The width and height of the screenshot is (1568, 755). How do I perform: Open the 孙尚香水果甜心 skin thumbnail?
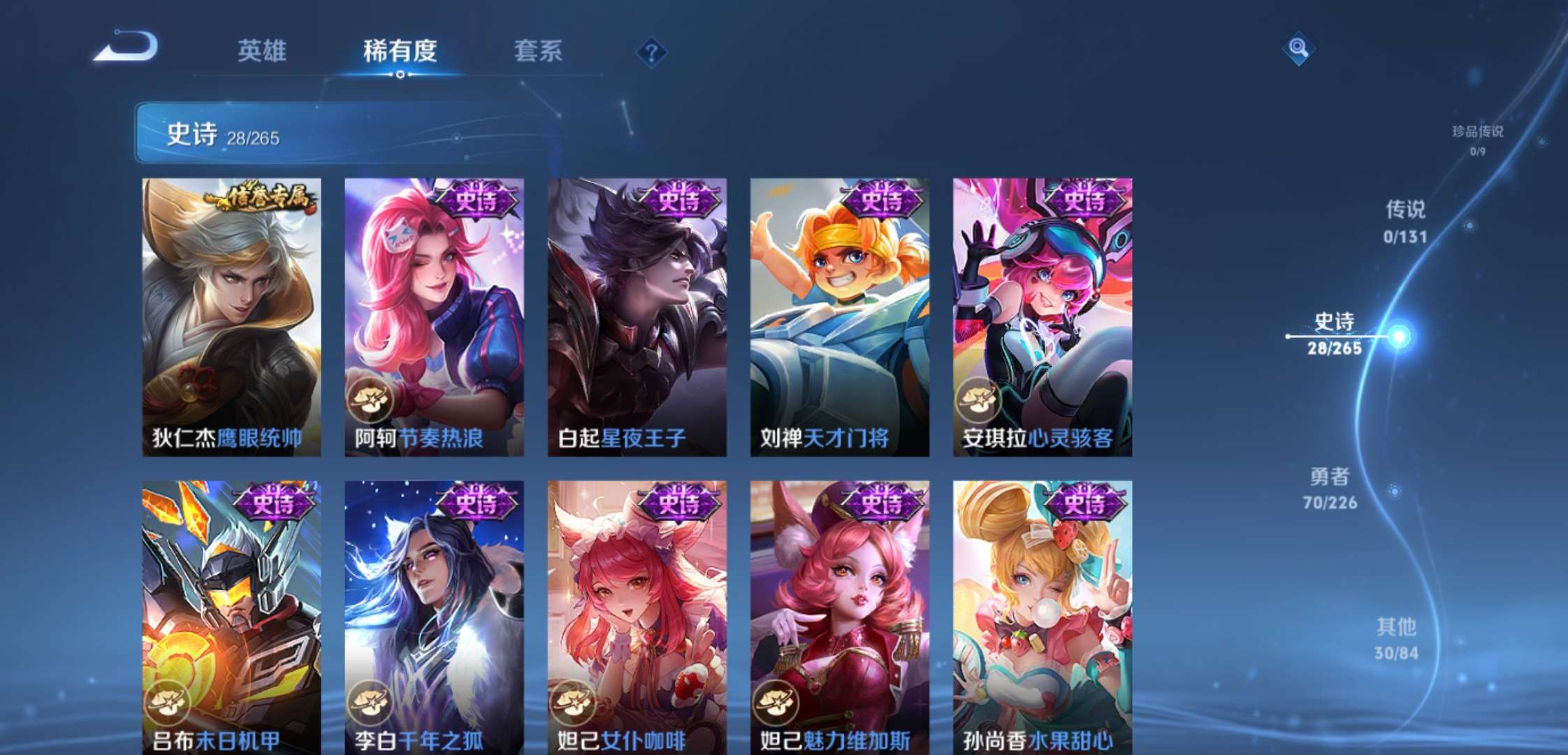coord(1041,615)
